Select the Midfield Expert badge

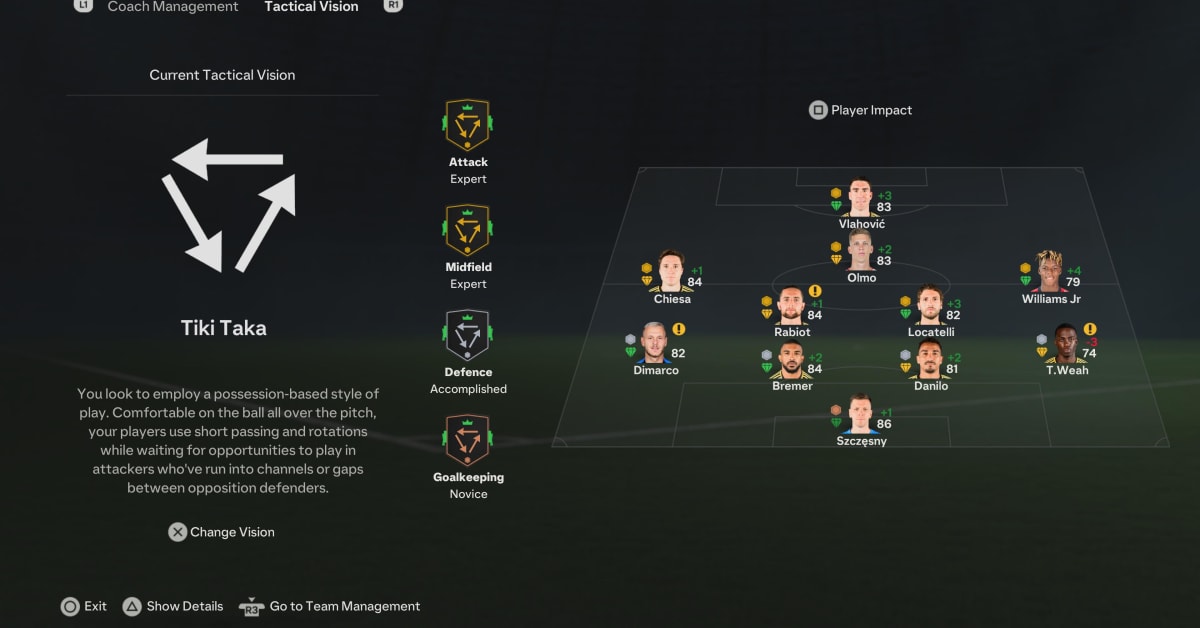467,231
